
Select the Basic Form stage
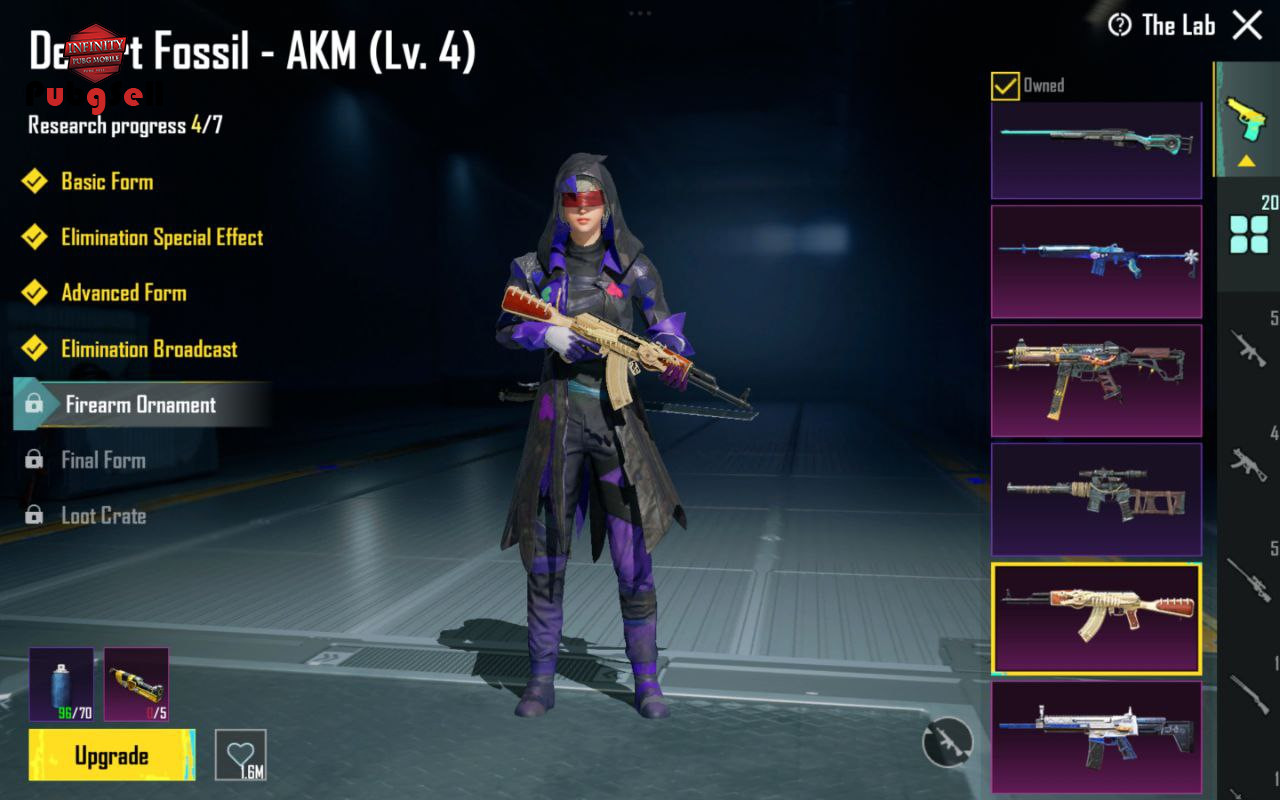[x=106, y=182]
